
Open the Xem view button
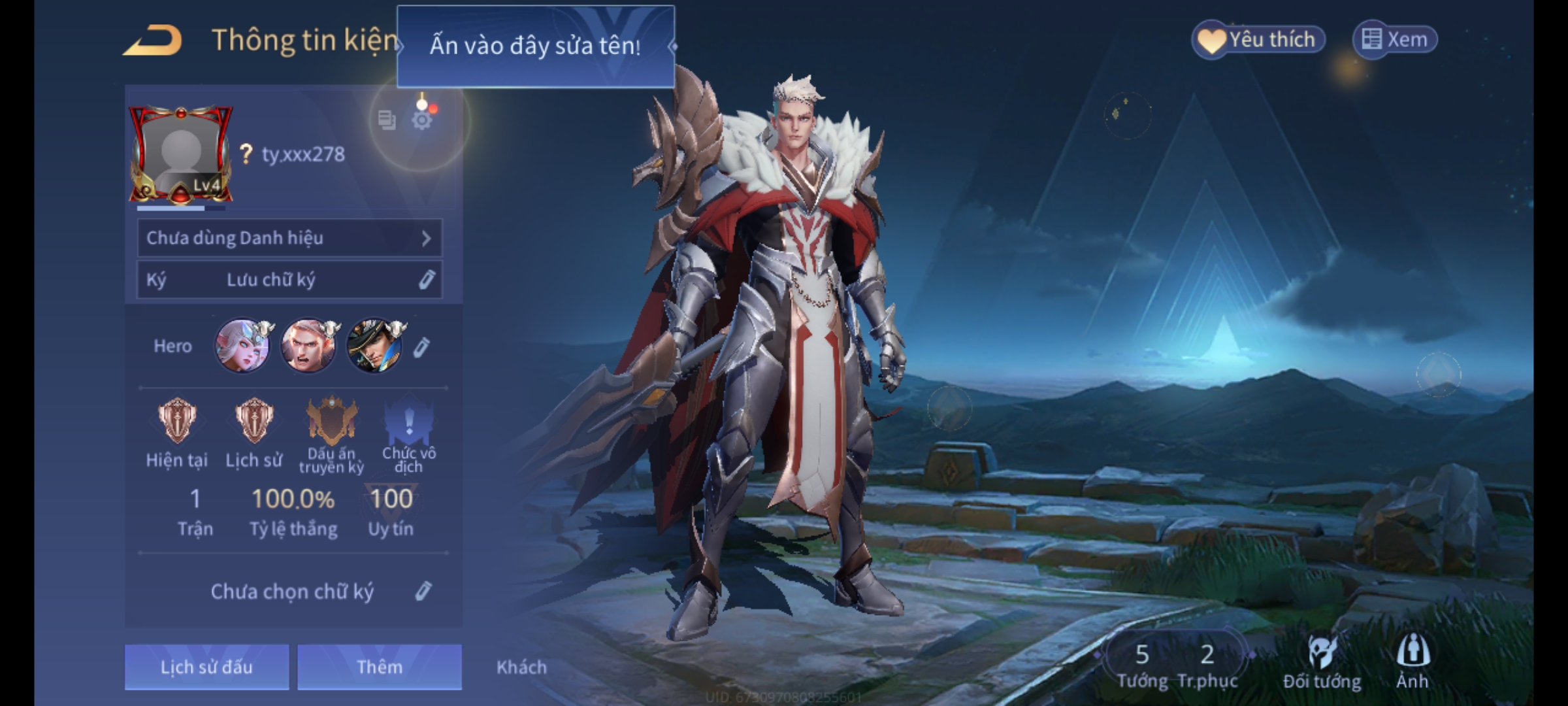[x=1395, y=40]
